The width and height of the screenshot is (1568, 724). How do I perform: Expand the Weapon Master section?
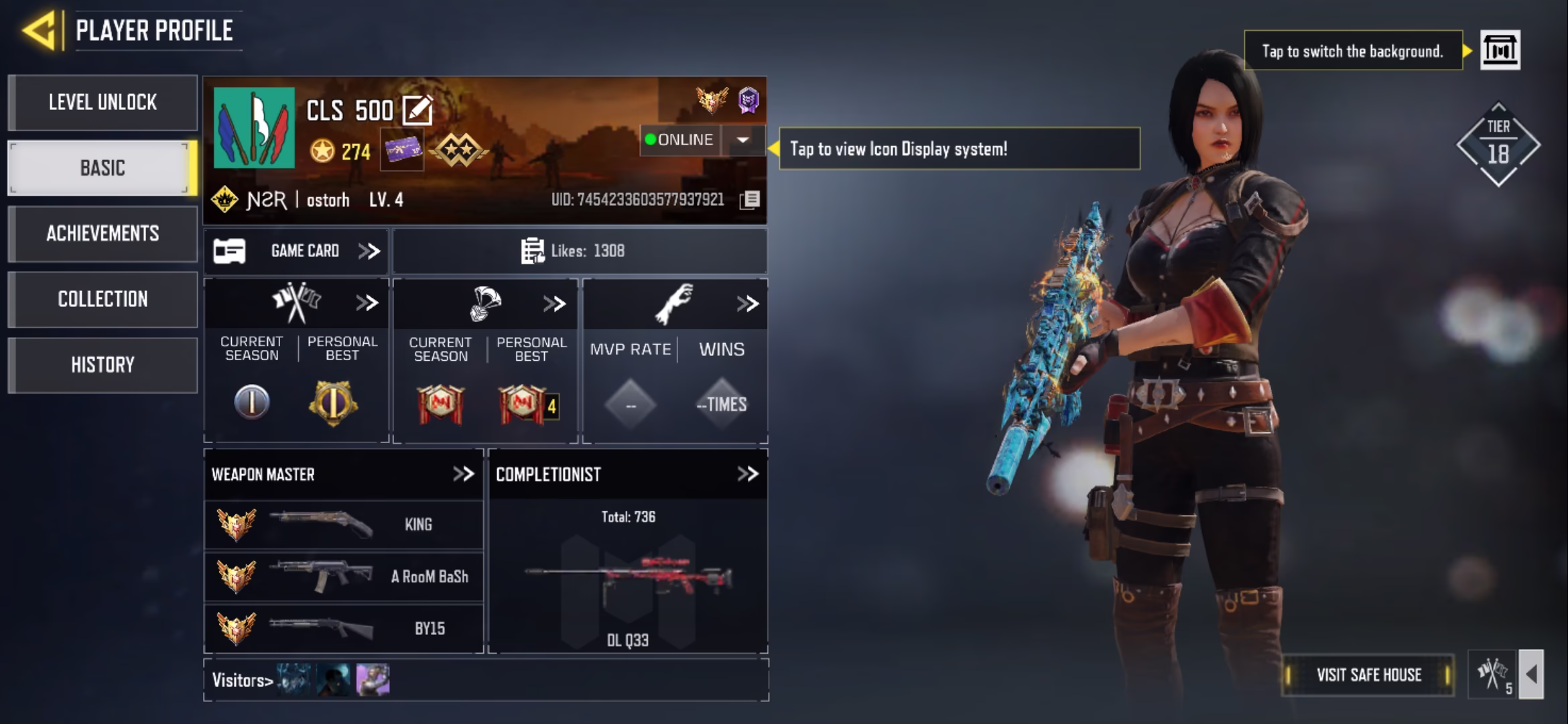463,474
